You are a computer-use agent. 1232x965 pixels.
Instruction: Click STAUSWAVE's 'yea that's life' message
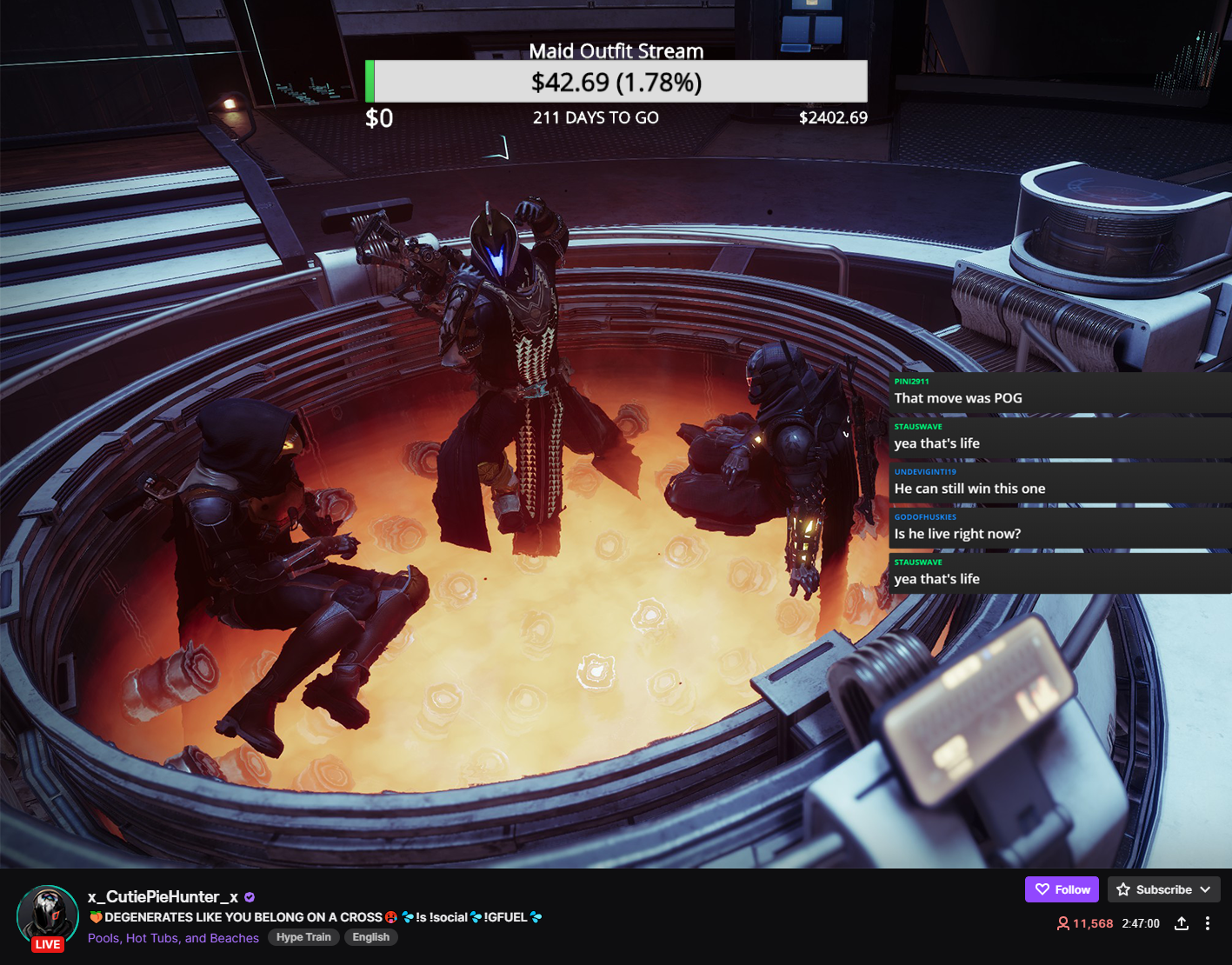[x=936, y=443]
